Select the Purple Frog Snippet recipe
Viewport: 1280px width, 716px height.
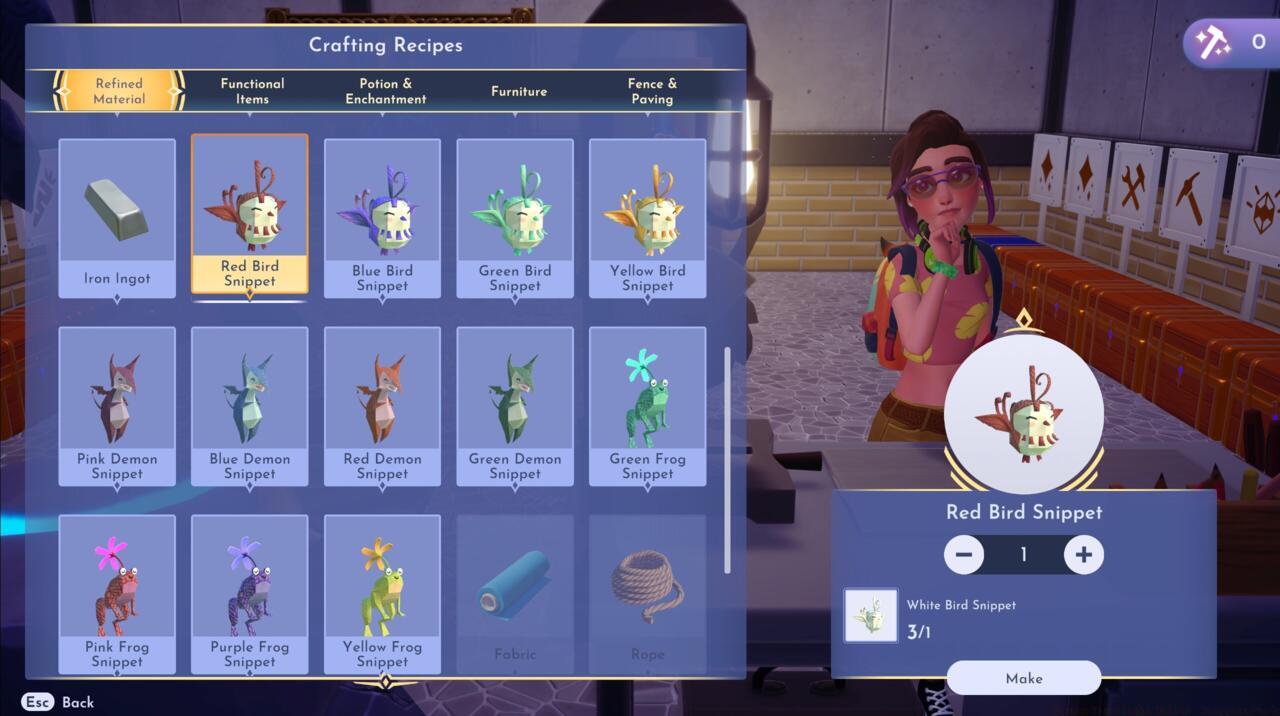point(250,594)
